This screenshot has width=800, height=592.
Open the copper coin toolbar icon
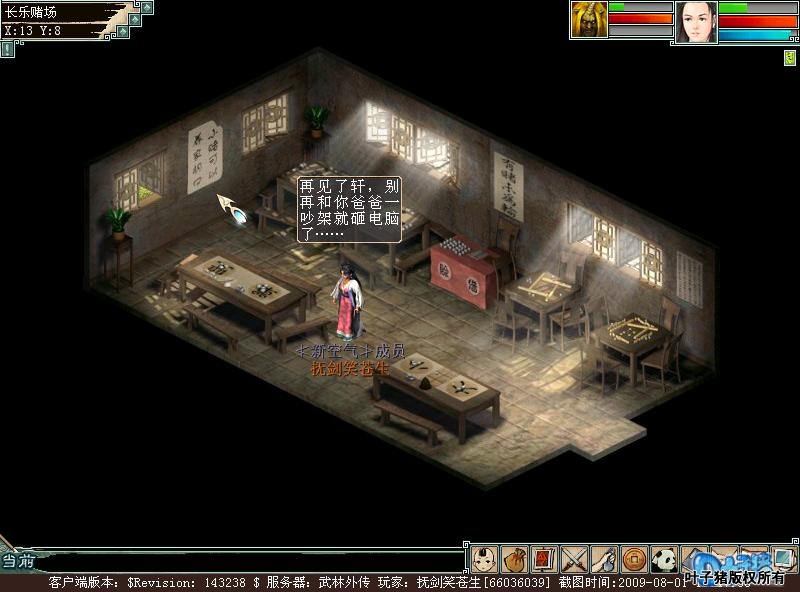pyautogui.click(x=633, y=558)
